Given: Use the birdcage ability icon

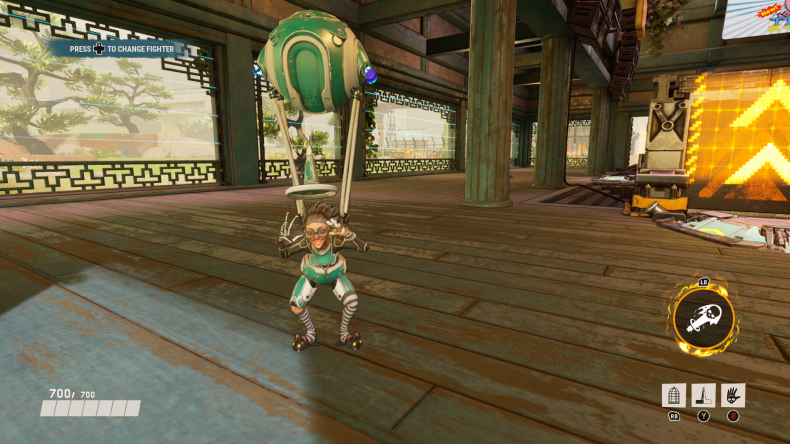Looking at the screenshot, I should [674, 395].
